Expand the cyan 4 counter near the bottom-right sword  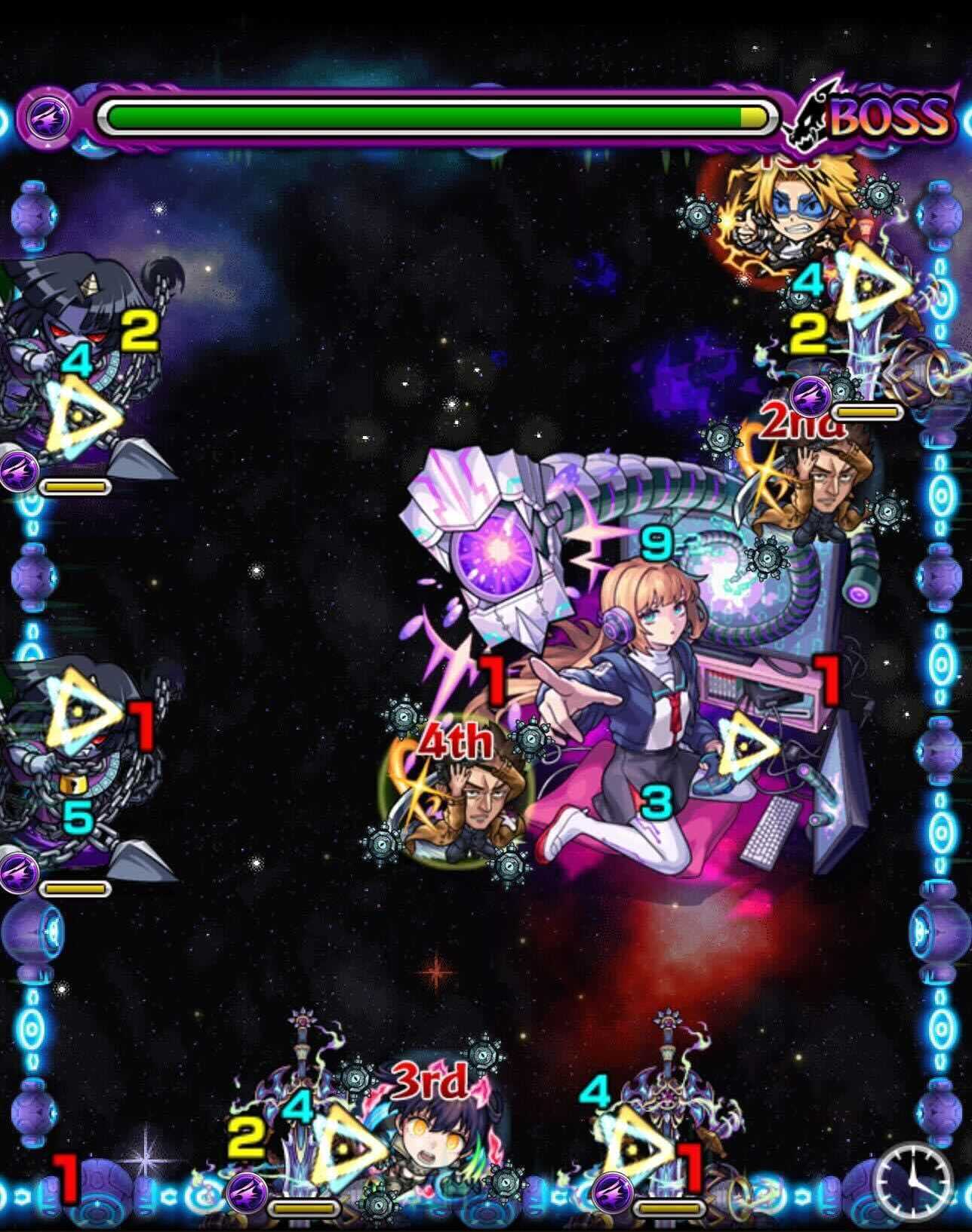[x=595, y=1092]
